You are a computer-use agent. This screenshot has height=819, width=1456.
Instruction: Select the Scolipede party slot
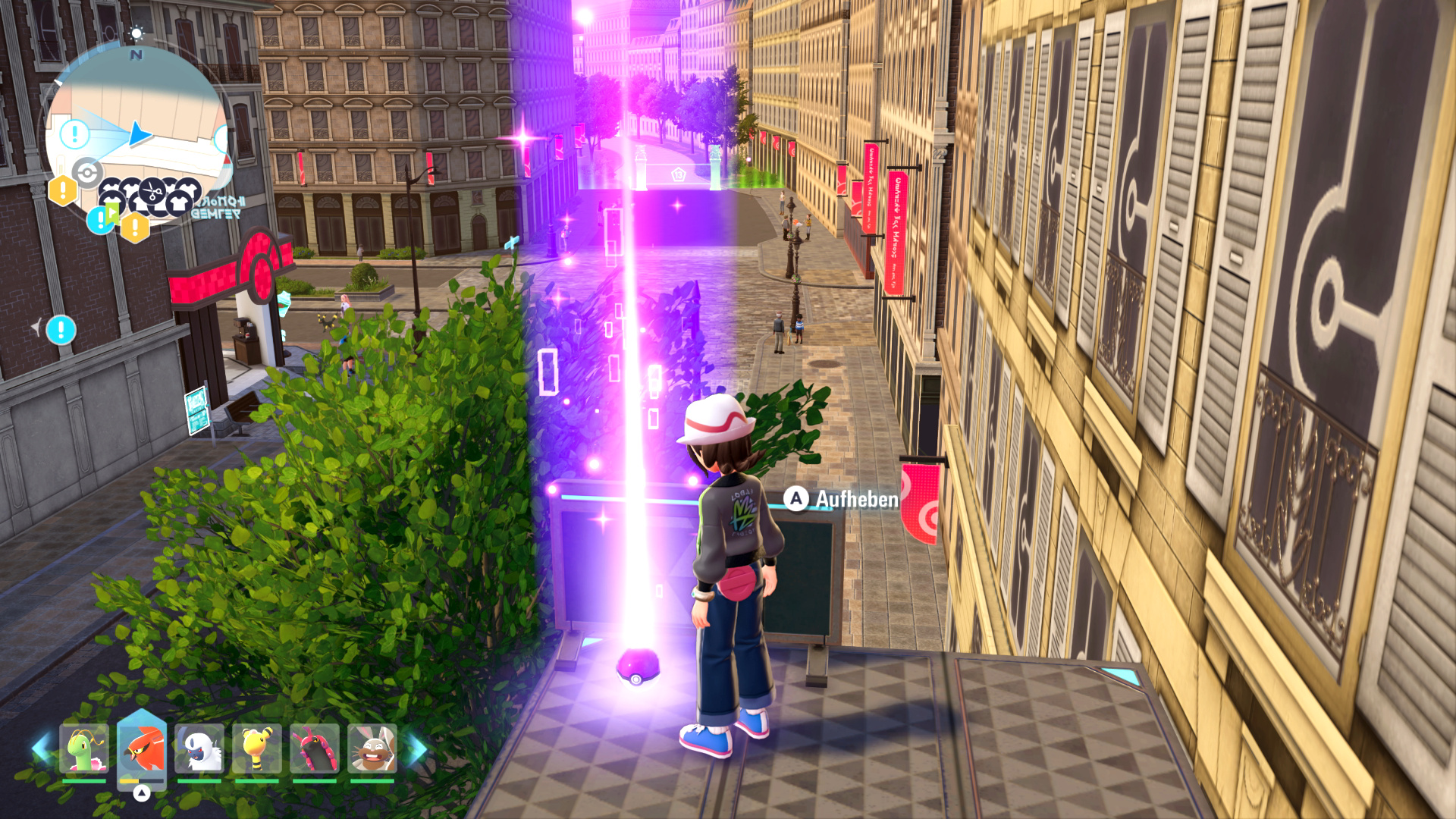(x=315, y=748)
